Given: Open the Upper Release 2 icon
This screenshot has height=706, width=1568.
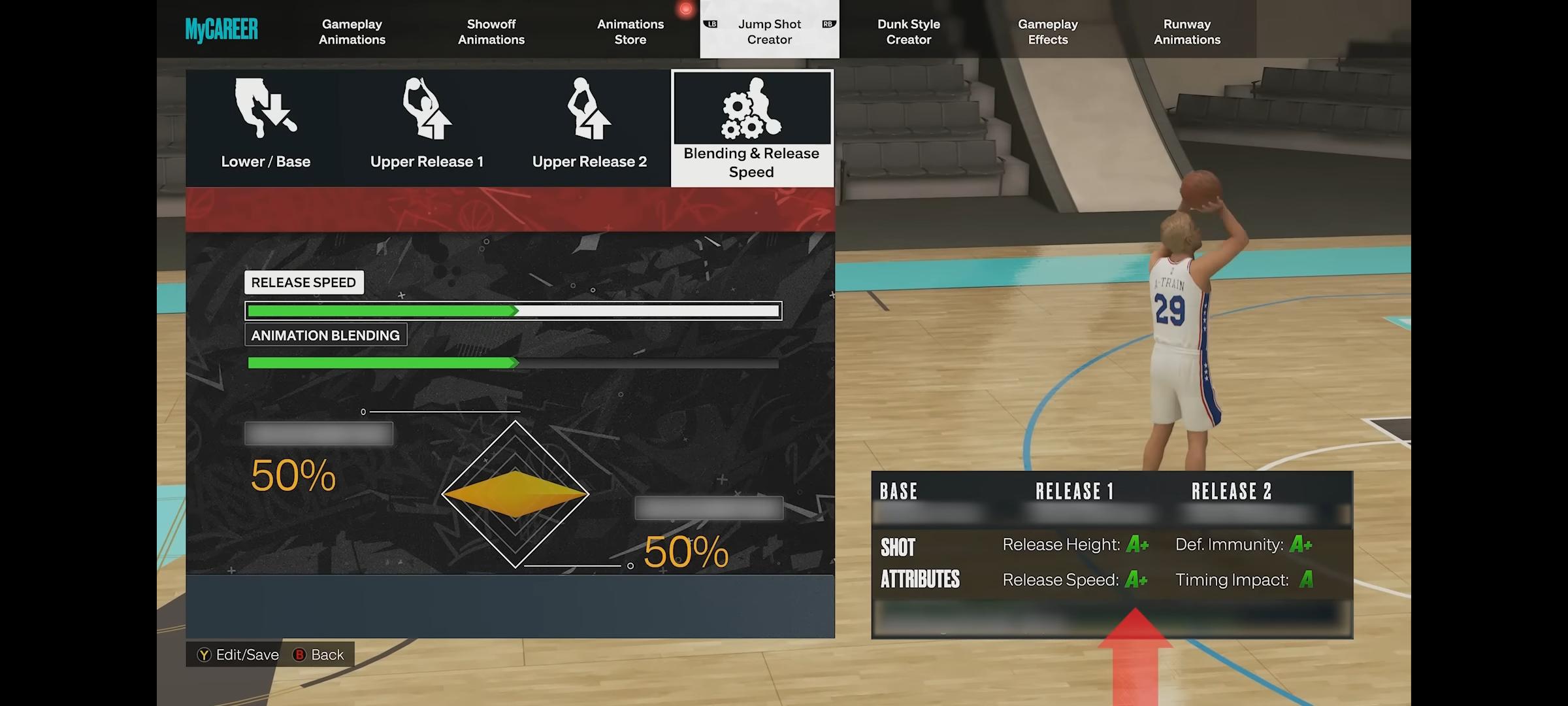Looking at the screenshot, I should coord(588,111).
